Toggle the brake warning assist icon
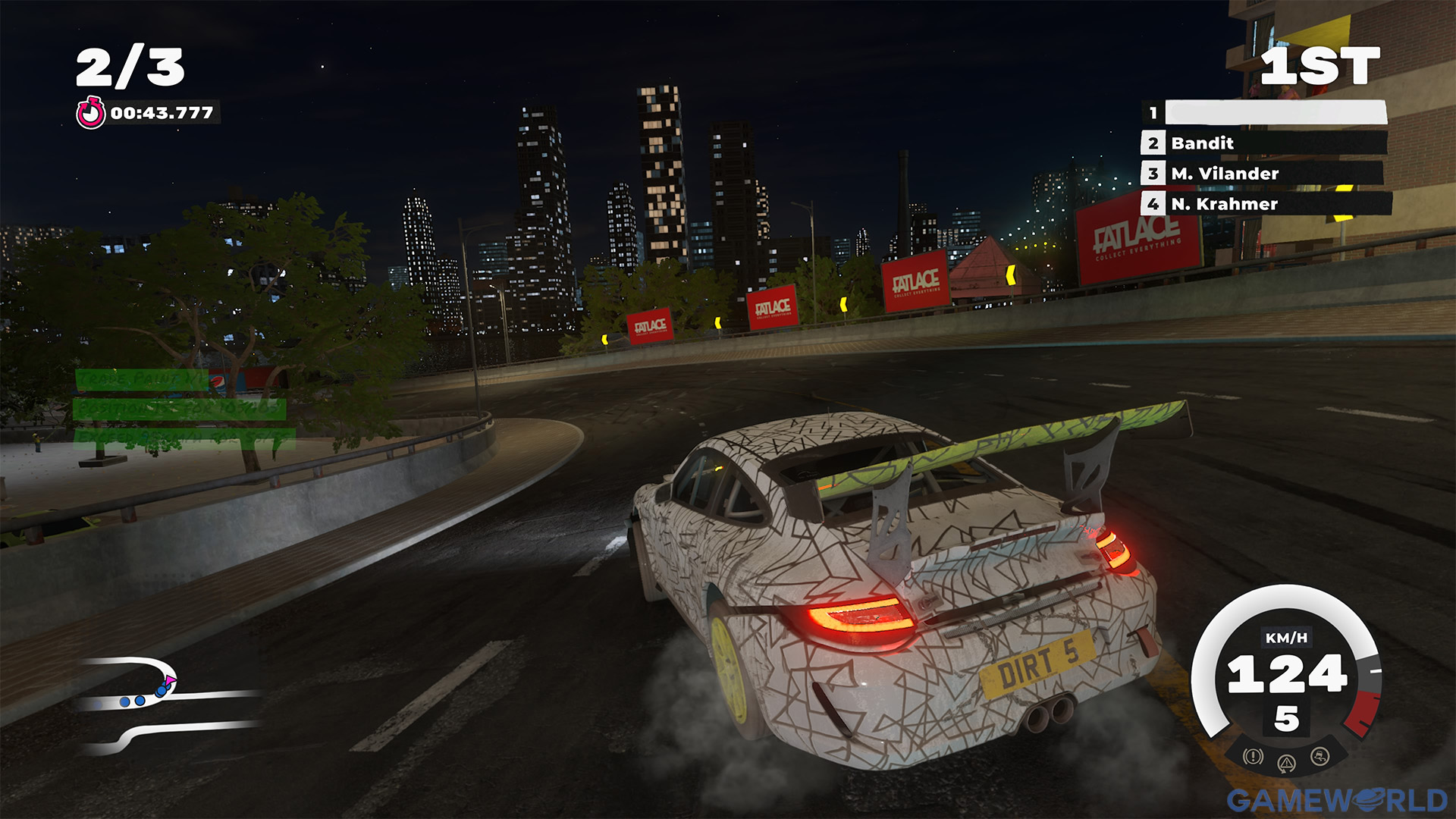 (x=1253, y=756)
